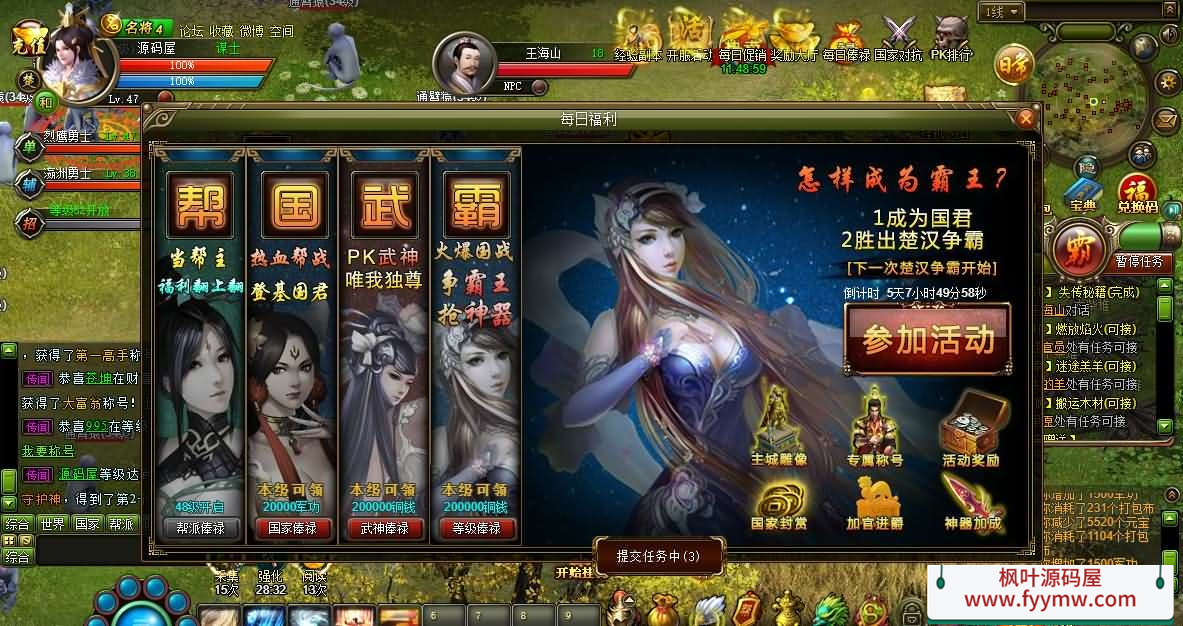Claim the 等级俸禄 level salary
The width and height of the screenshot is (1183, 626).
[476, 528]
